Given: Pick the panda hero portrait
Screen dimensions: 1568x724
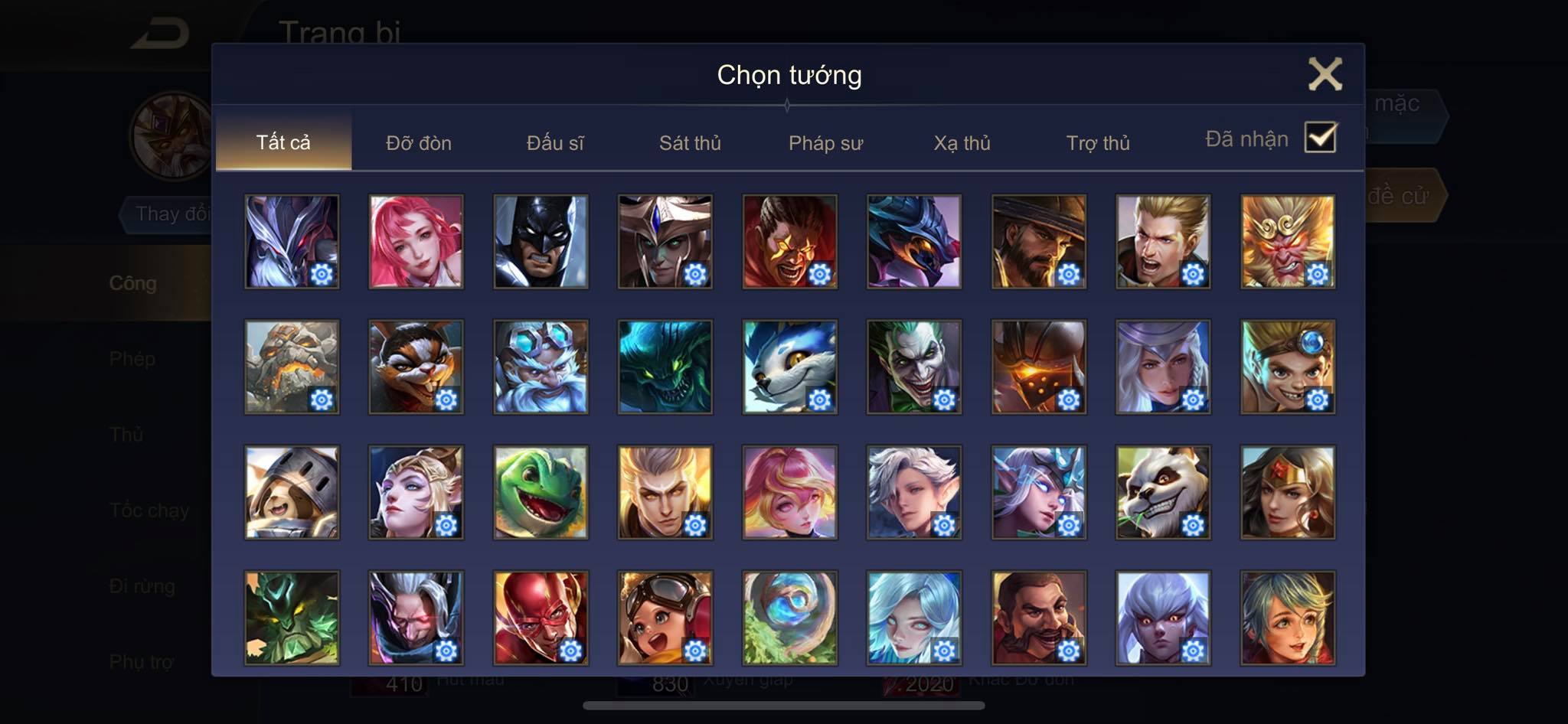Looking at the screenshot, I should coord(1163,493).
